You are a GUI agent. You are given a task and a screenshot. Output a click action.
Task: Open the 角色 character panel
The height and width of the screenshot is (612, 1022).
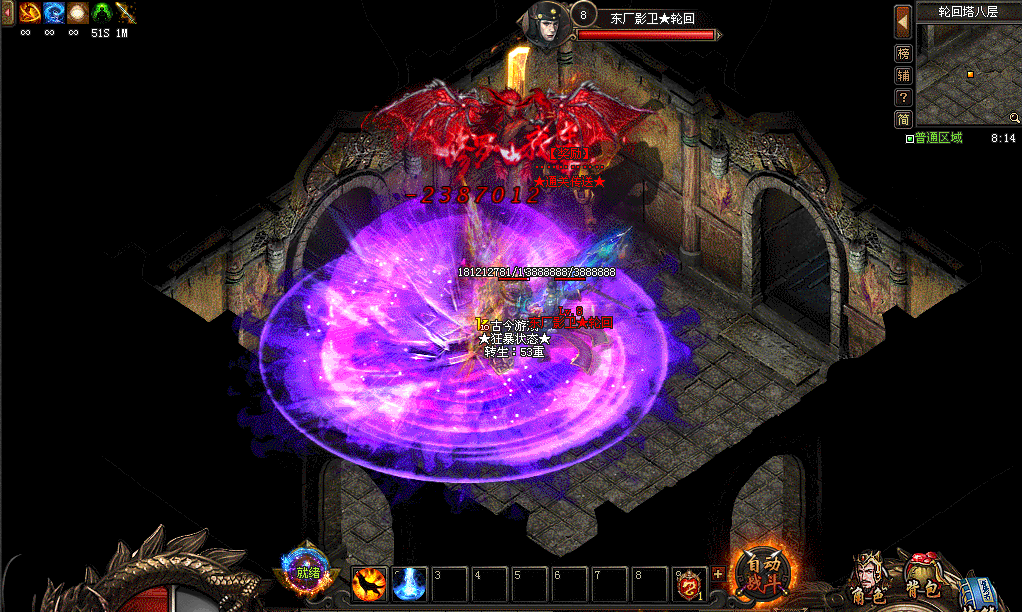(x=868, y=582)
